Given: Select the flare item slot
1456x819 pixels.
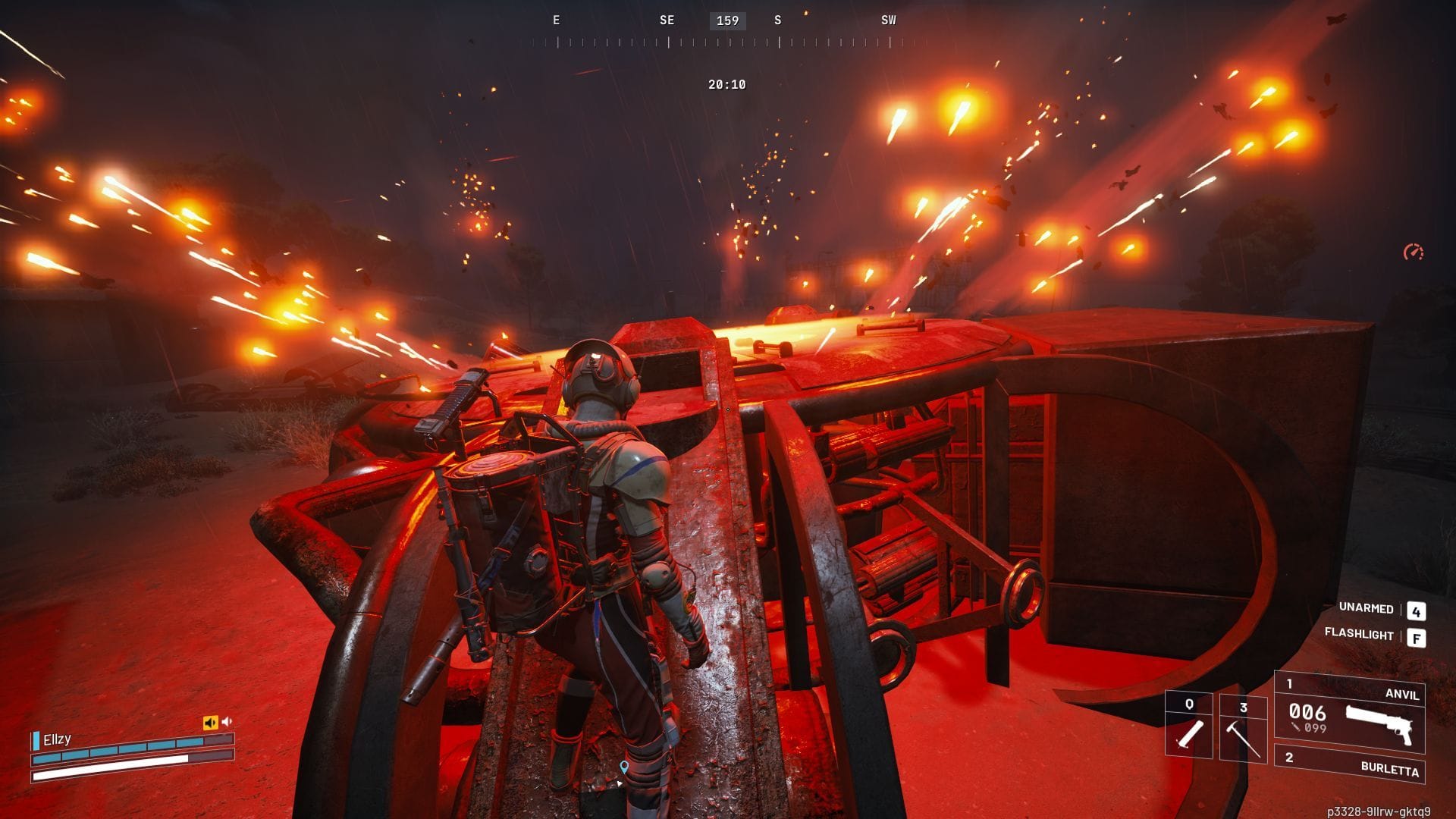Looking at the screenshot, I should pos(1188,726).
